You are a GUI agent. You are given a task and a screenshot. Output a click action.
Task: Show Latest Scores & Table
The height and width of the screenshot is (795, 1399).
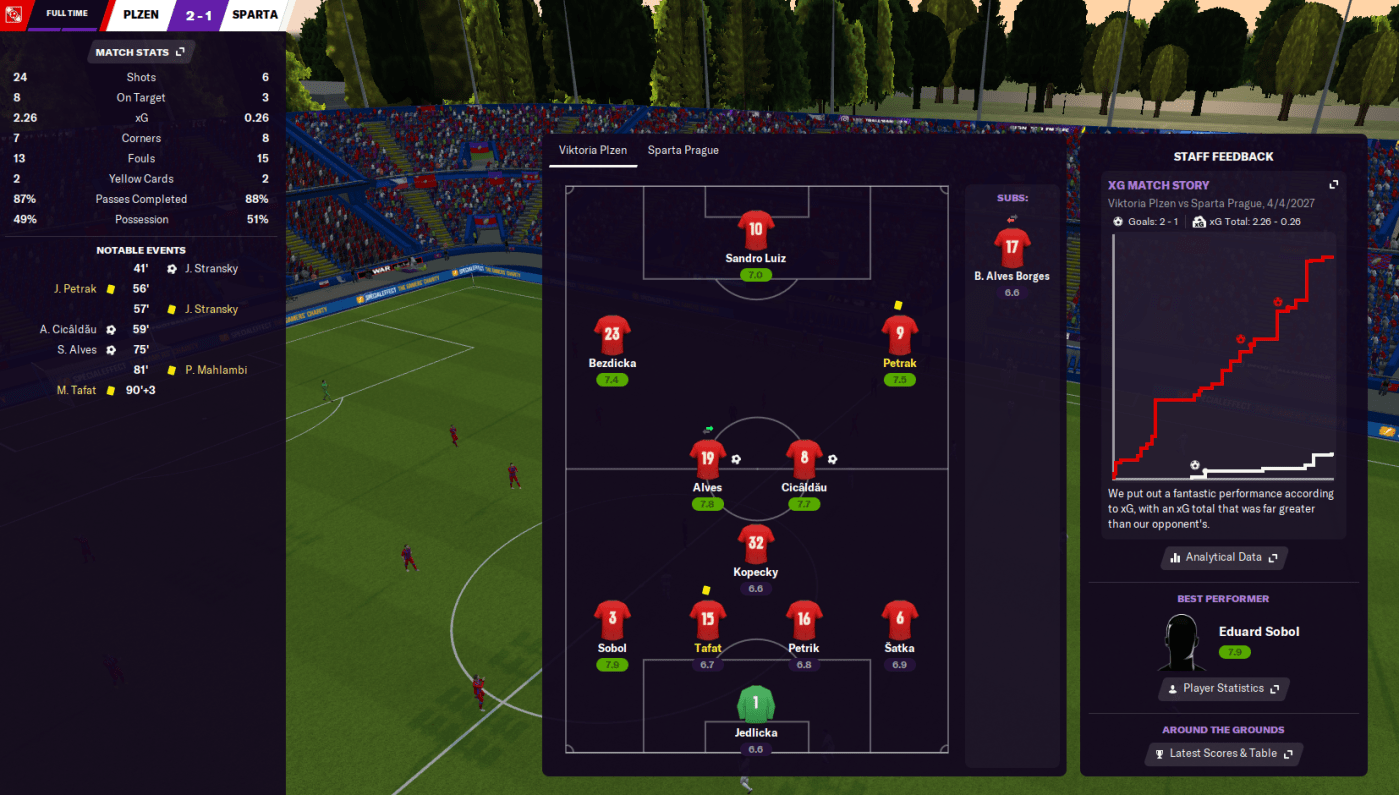tap(1223, 754)
